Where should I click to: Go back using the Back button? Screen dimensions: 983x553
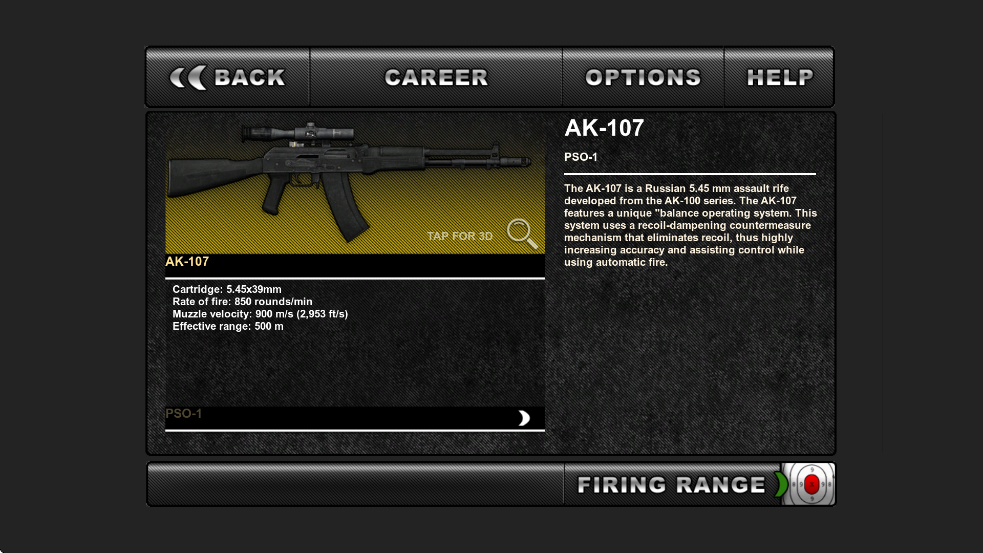[228, 78]
